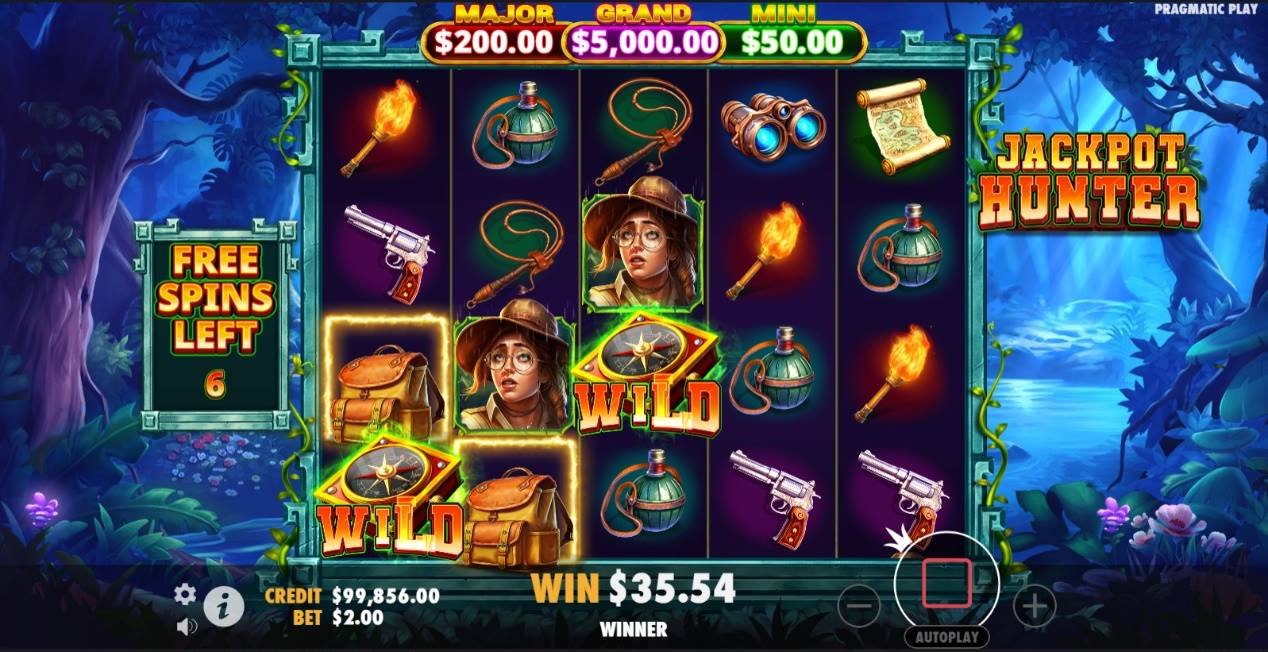Increase the bet with plus button
The width and height of the screenshot is (1268, 652).
point(1034,604)
